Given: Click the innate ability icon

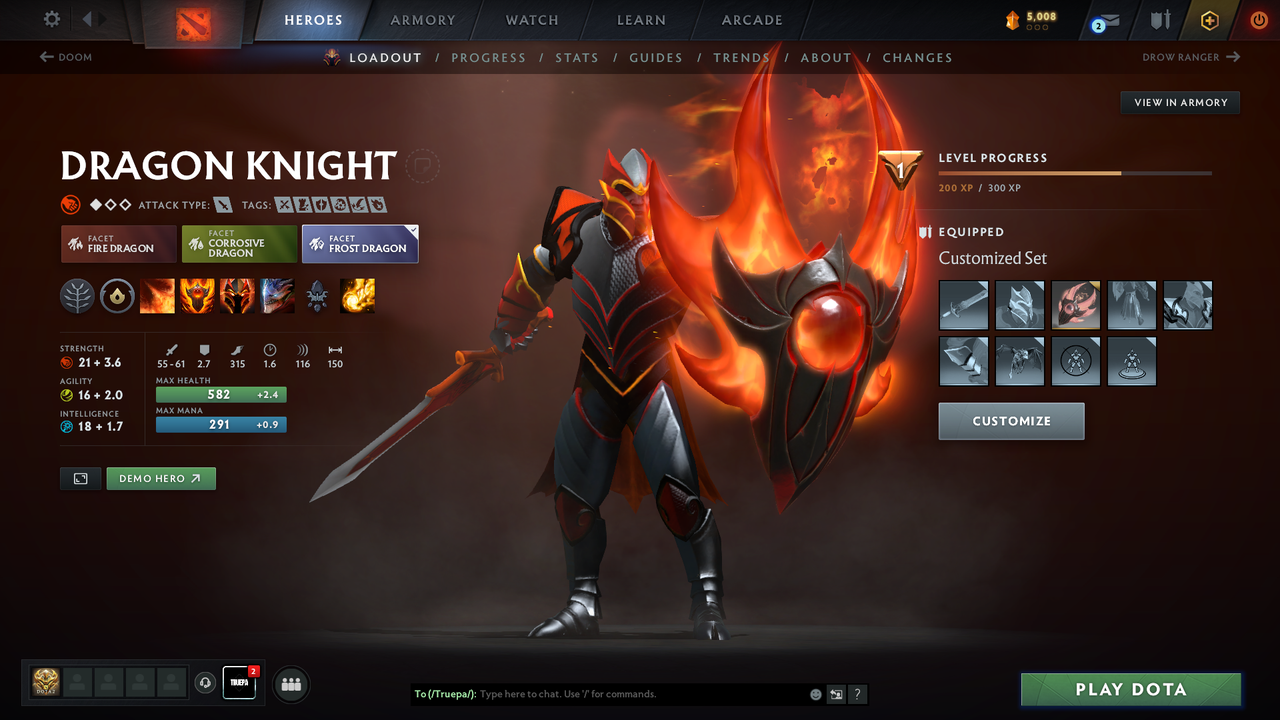Looking at the screenshot, I should pos(117,296).
